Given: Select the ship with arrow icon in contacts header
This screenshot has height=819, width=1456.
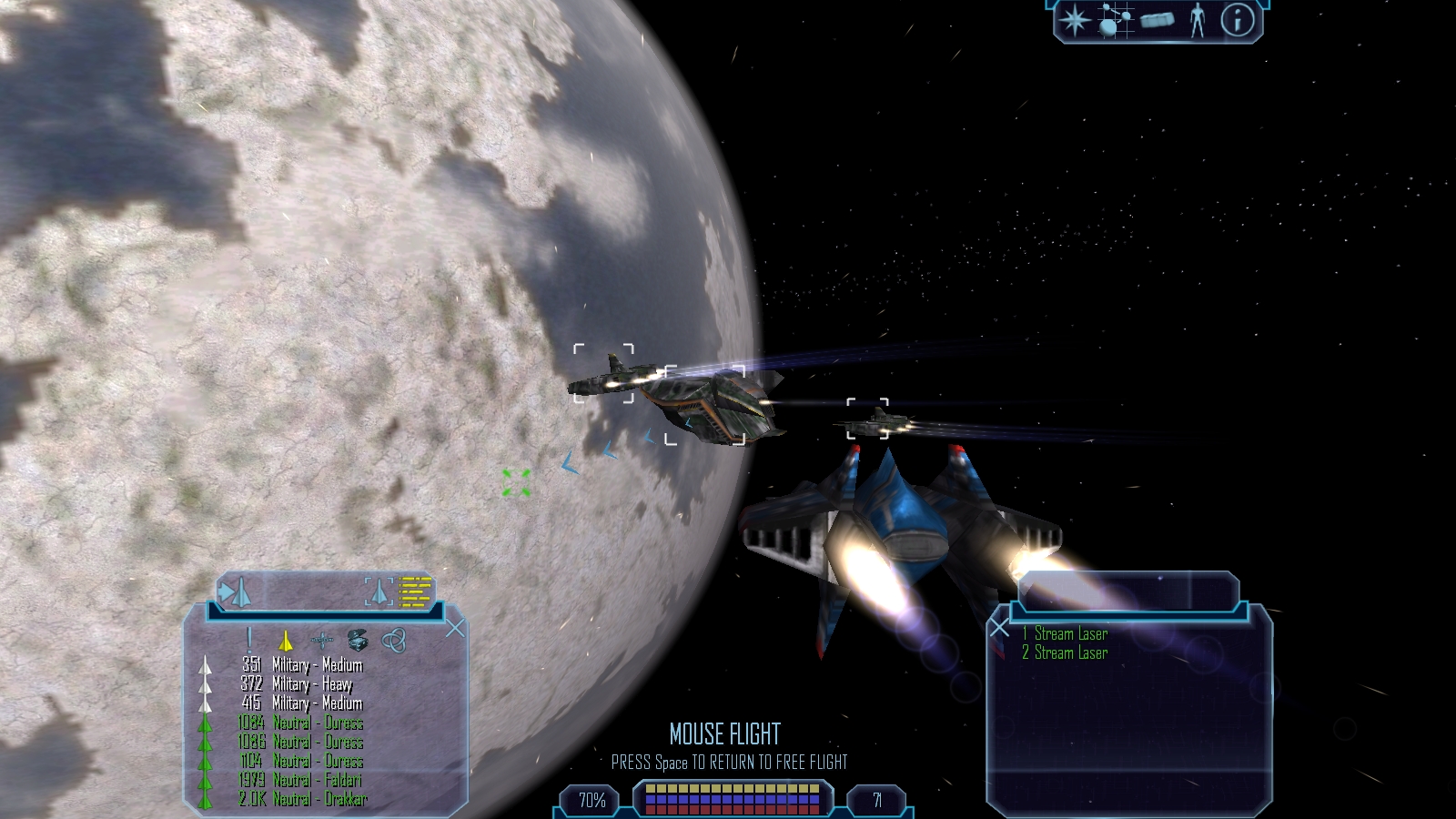Looking at the screenshot, I should tap(235, 593).
